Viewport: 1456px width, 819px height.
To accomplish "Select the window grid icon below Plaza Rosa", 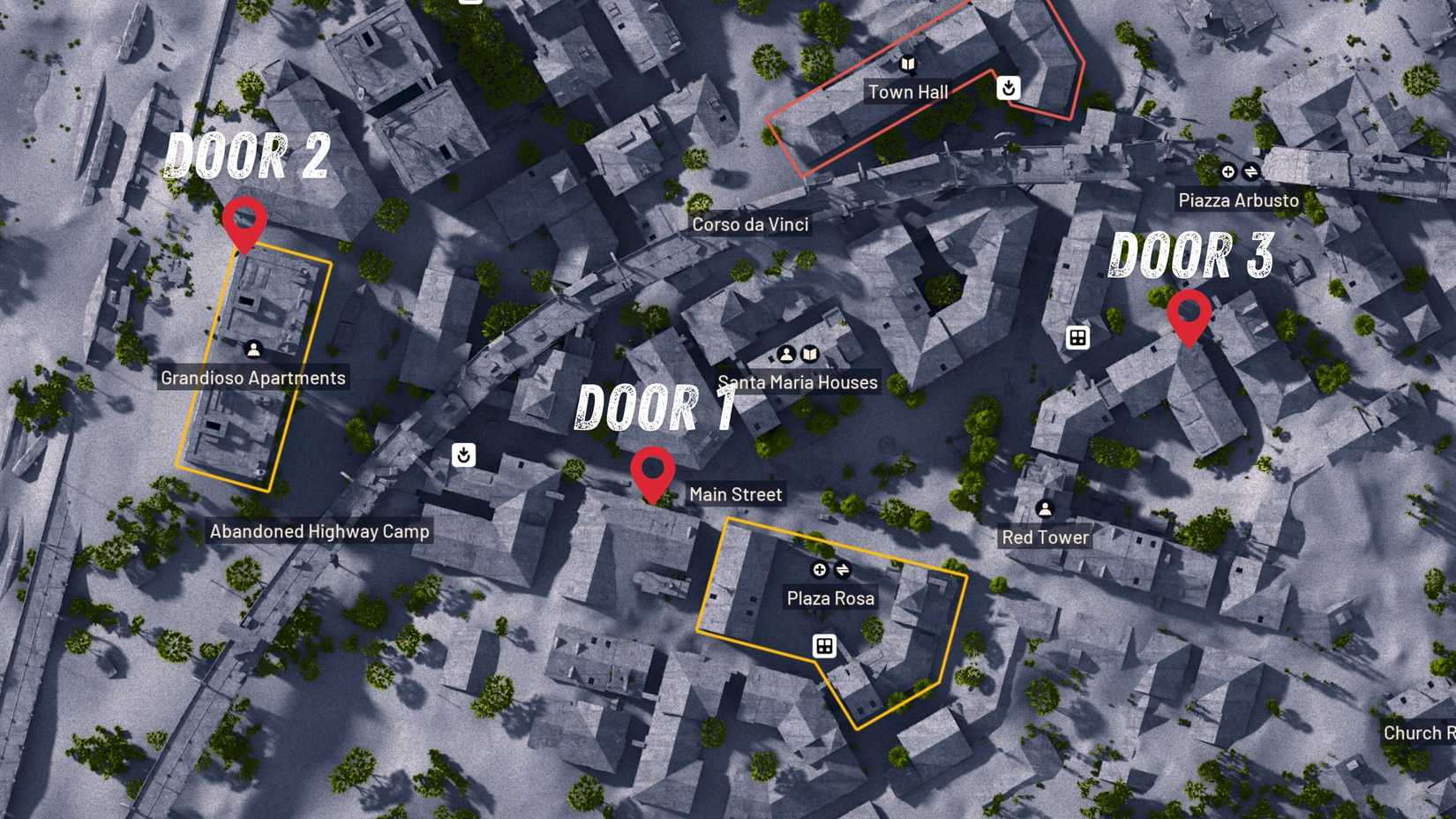I will tap(824, 647).
